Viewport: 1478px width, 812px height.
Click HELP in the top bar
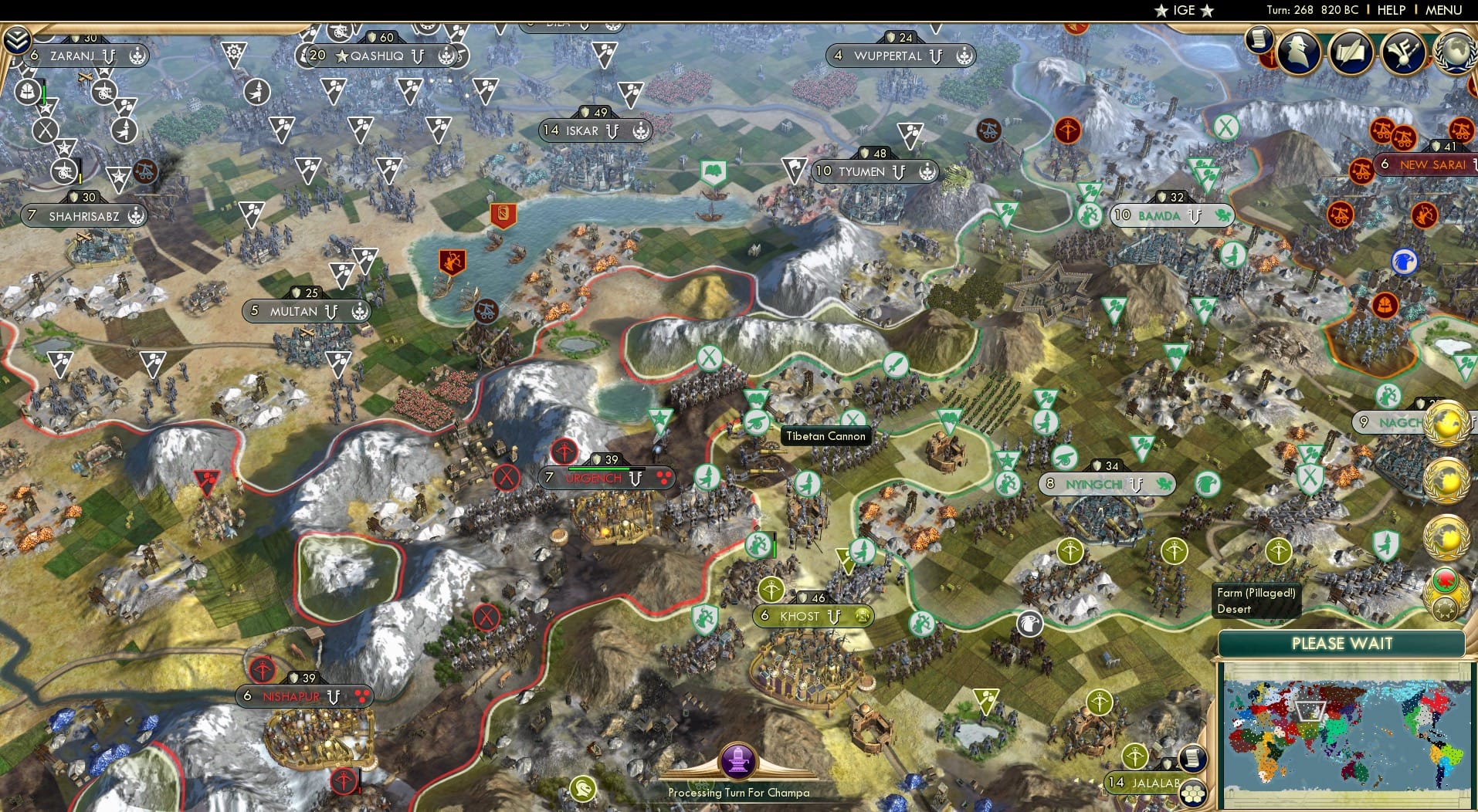pos(1391,10)
